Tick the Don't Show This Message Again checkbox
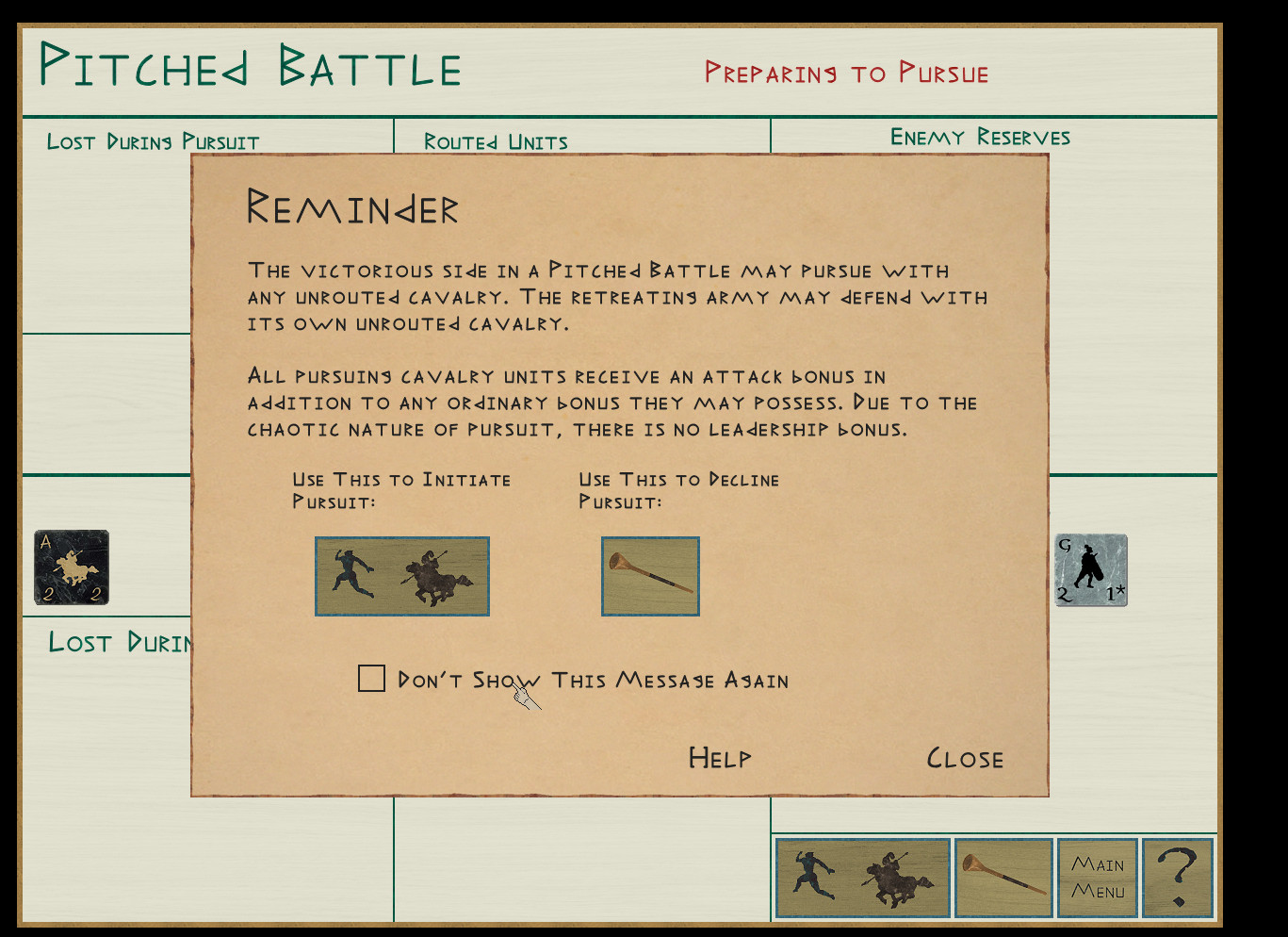 372,679
